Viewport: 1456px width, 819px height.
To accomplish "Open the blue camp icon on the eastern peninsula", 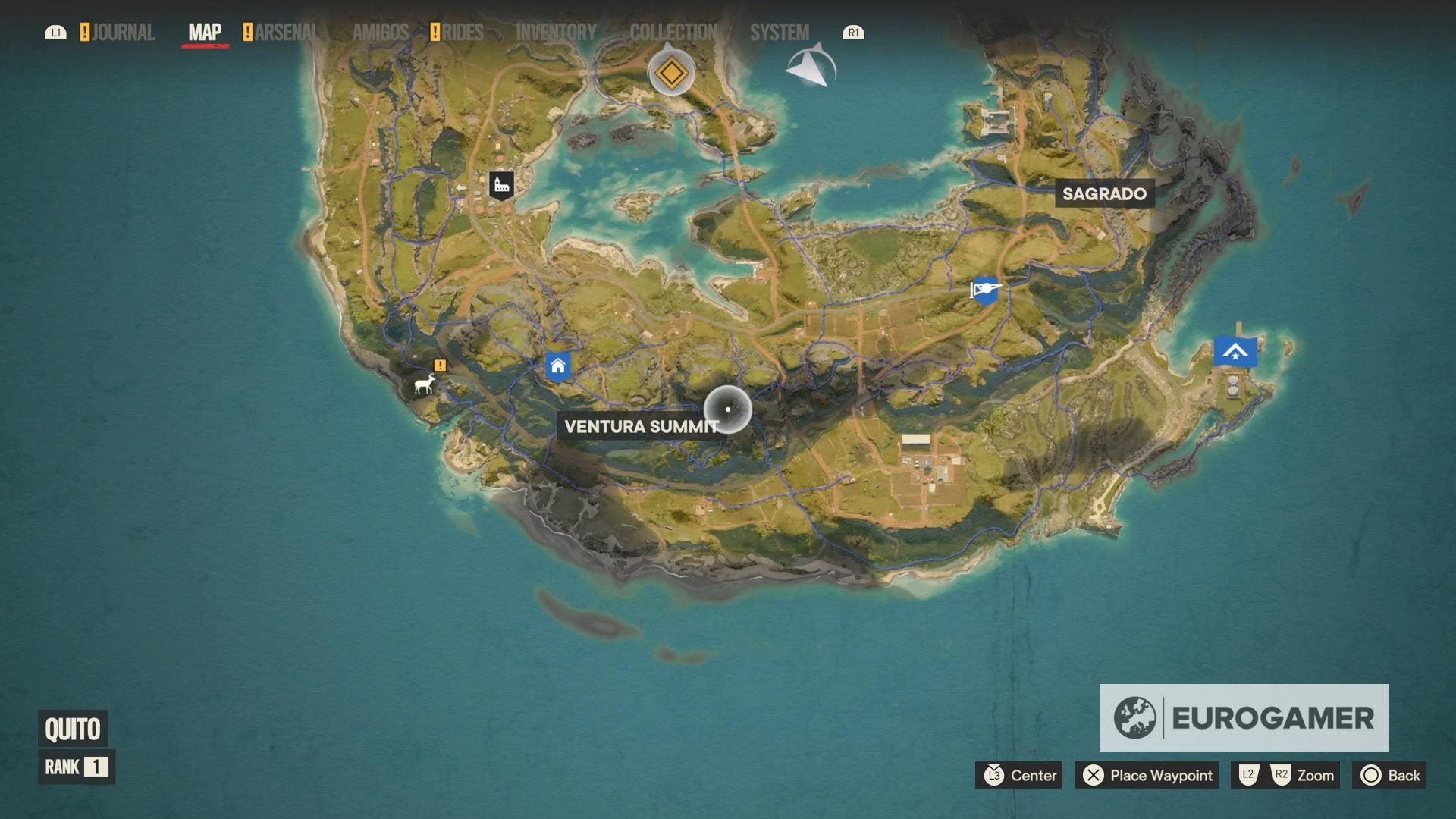I will point(1235,351).
